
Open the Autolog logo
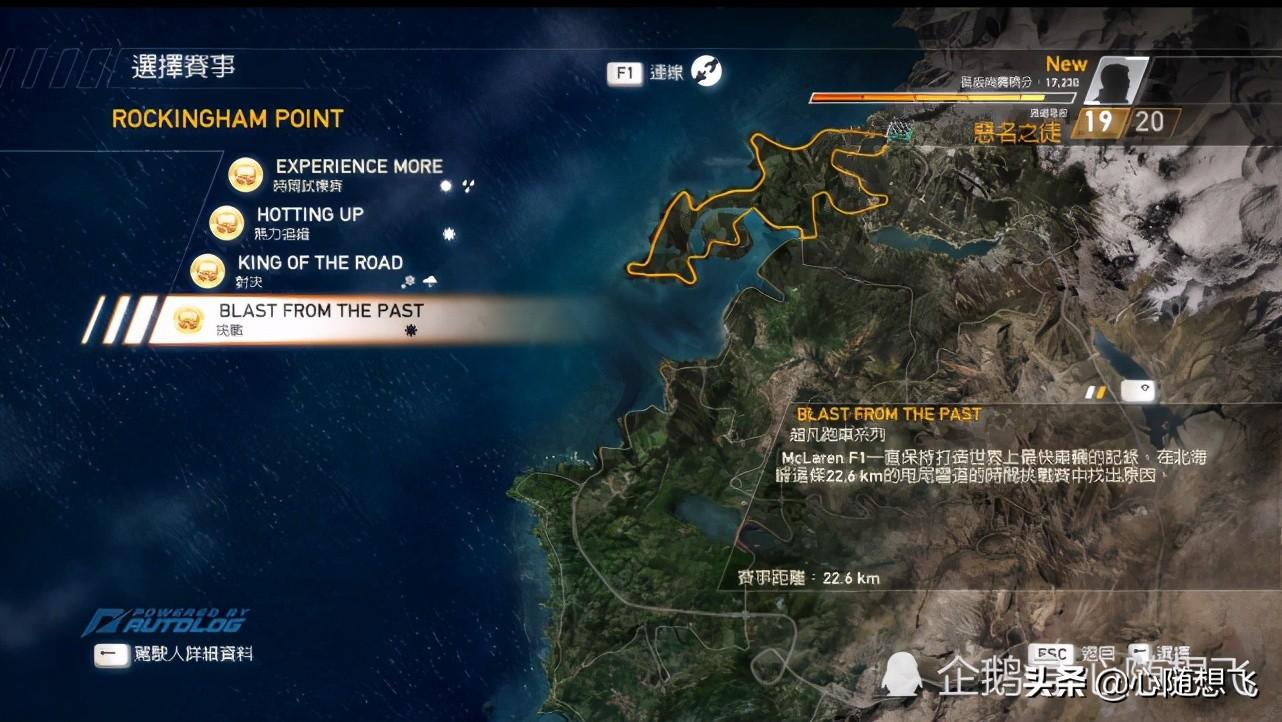166,621
